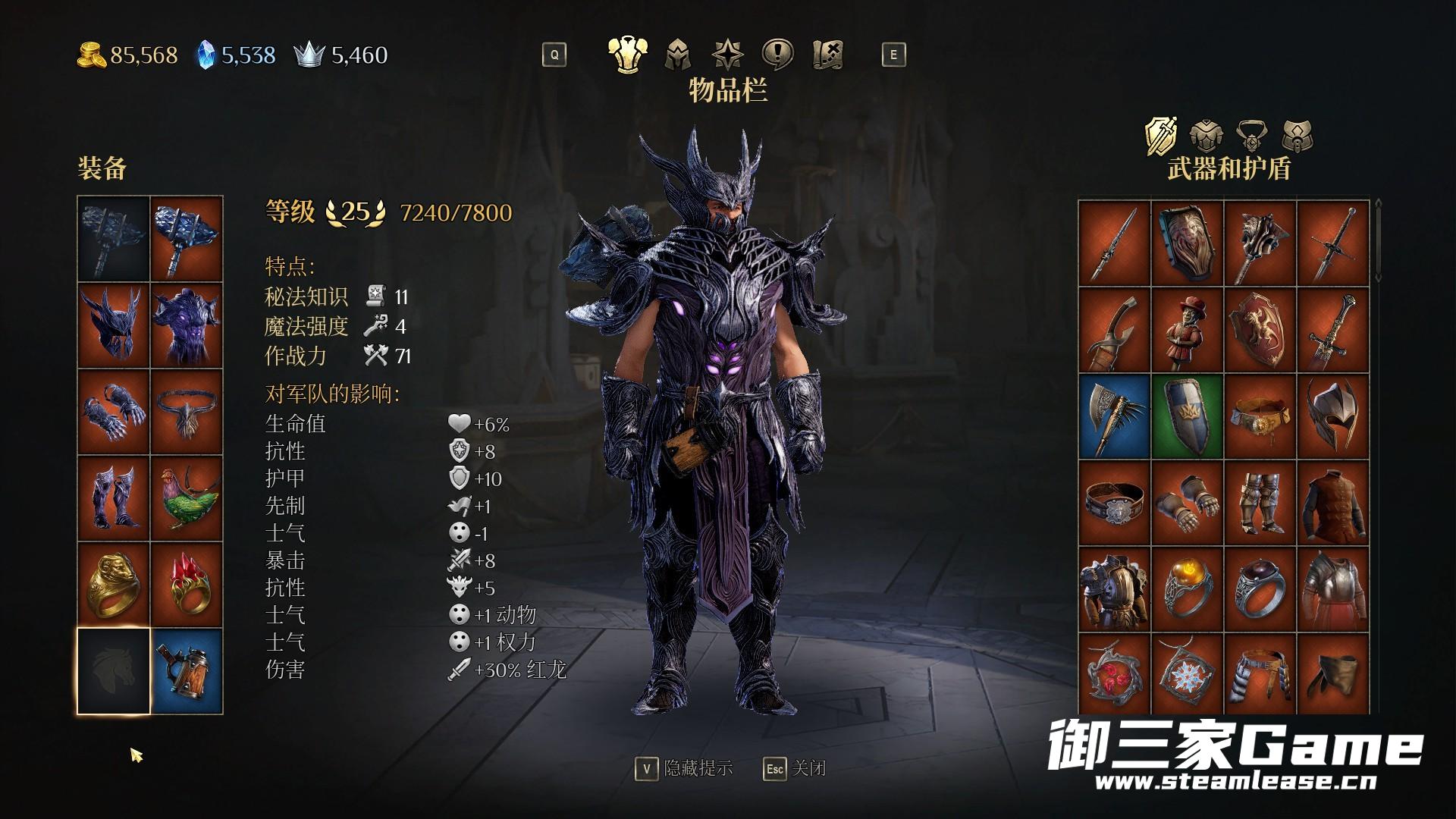Click the empty horse mount slot
The width and height of the screenshot is (1456, 819).
[x=114, y=671]
